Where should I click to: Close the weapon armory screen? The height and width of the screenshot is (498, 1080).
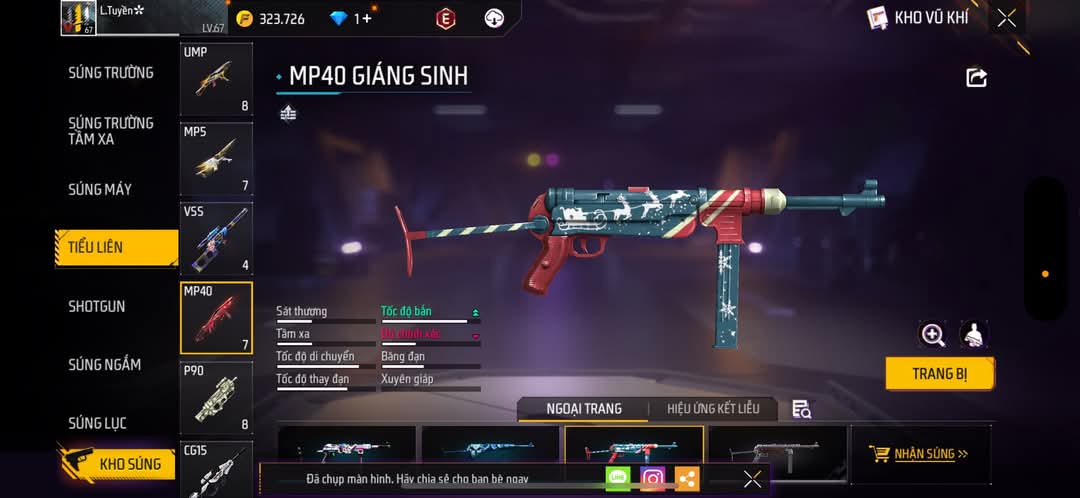click(1006, 18)
